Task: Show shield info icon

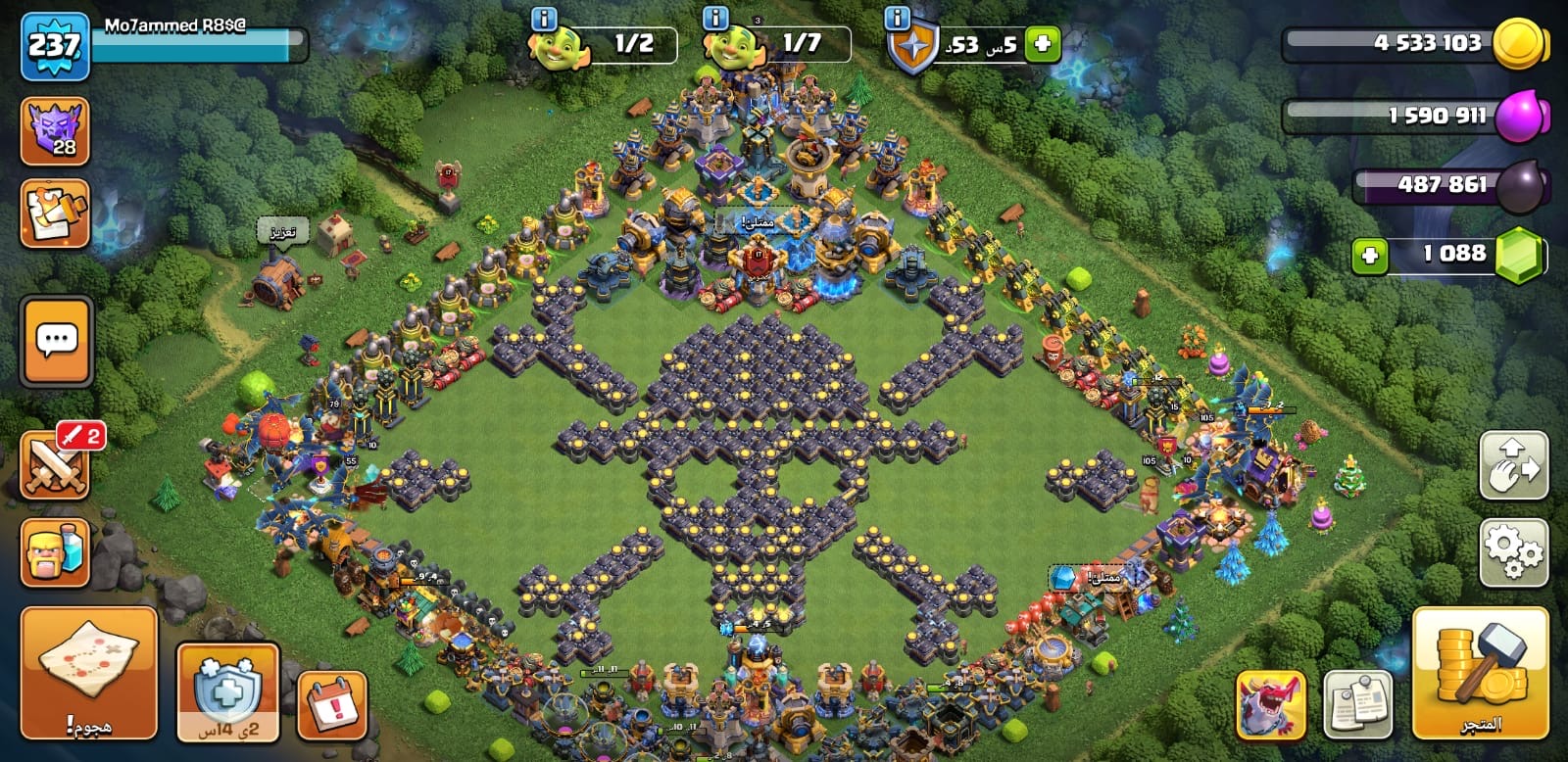Action: [897, 19]
